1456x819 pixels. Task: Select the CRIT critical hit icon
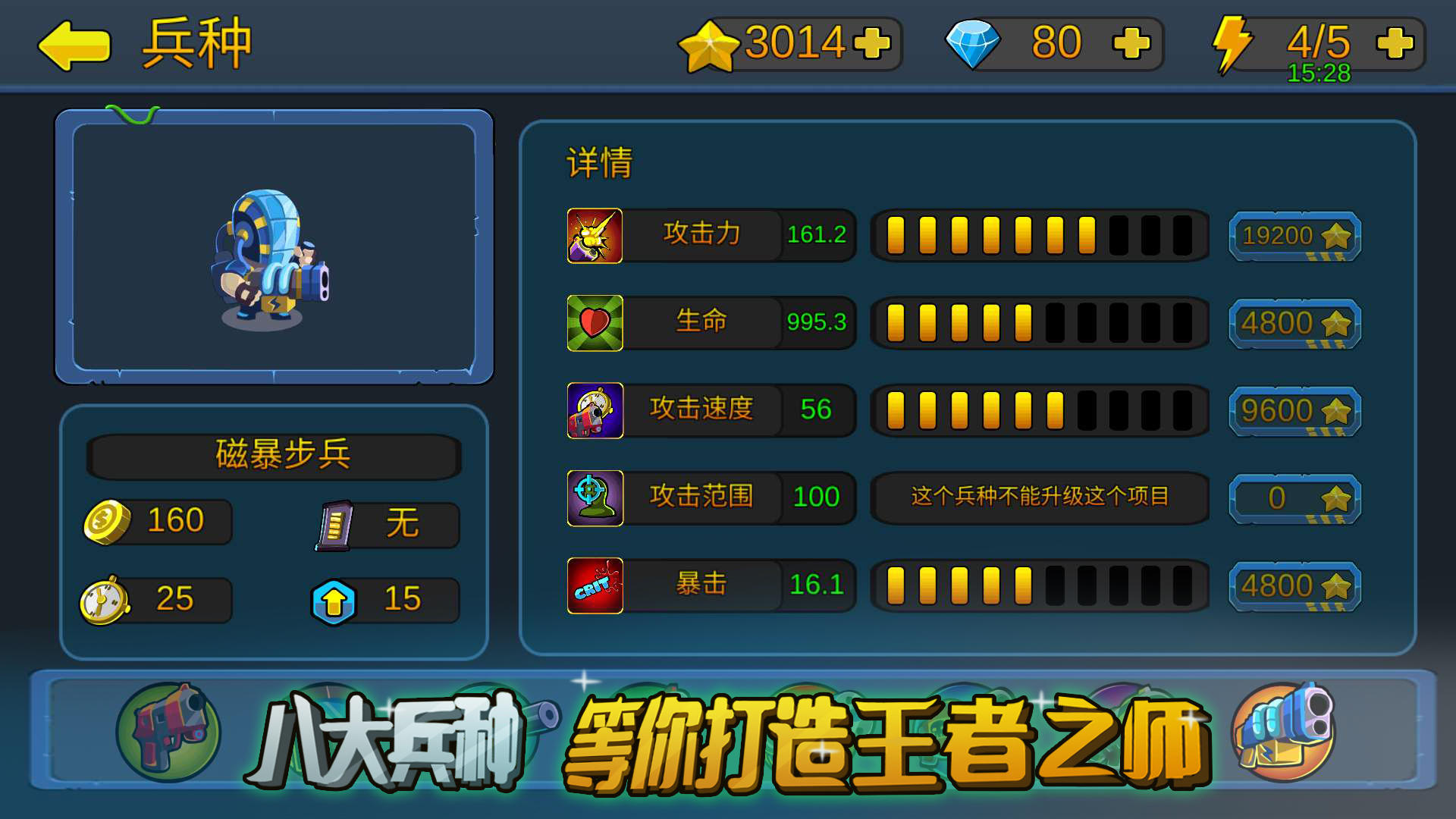[x=595, y=585]
